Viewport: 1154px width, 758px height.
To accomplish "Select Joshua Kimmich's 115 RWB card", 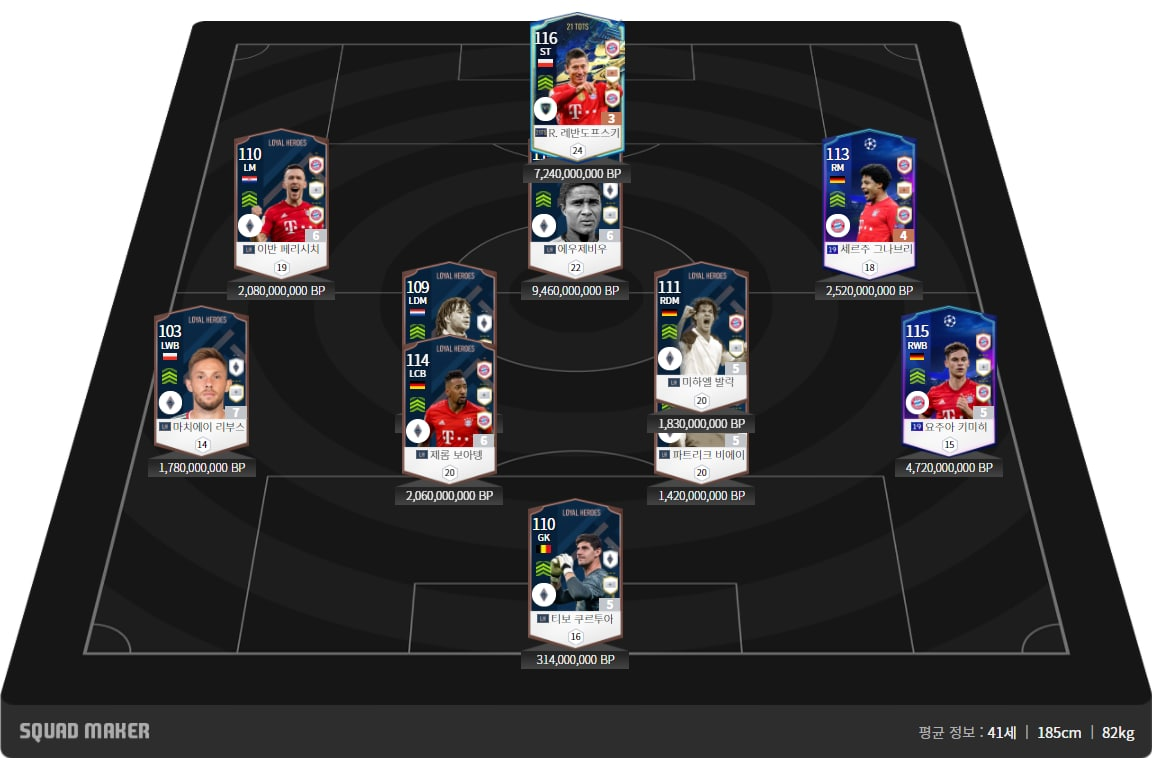I will tap(948, 370).
